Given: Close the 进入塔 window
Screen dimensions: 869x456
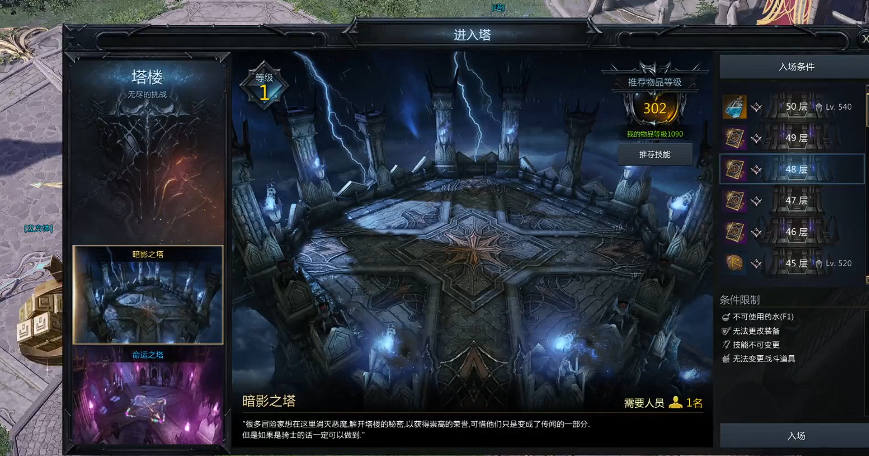Looking at the screenshot, I should [x=865, y=38].
